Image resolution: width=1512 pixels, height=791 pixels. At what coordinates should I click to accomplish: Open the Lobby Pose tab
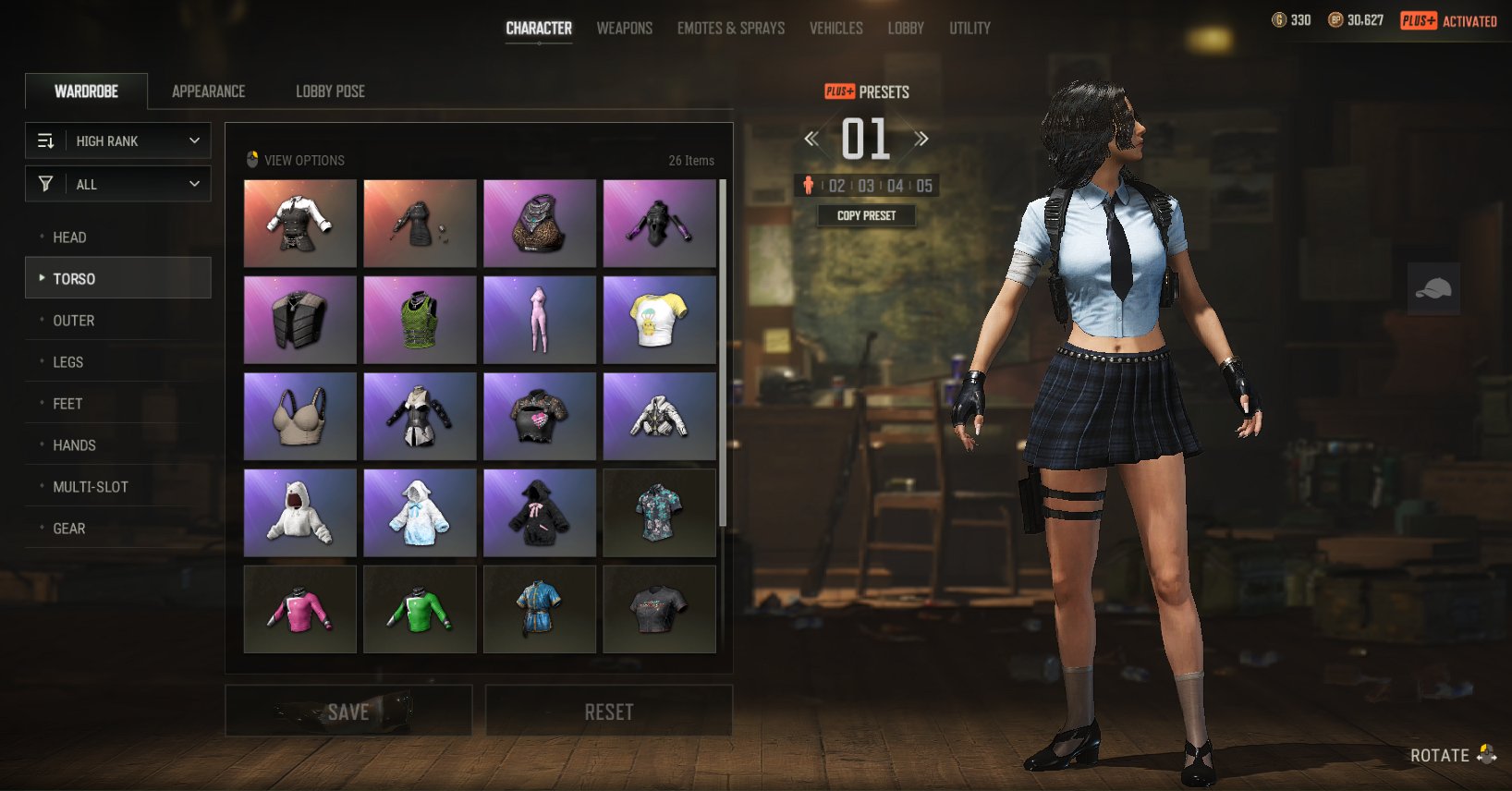point(330,91)
